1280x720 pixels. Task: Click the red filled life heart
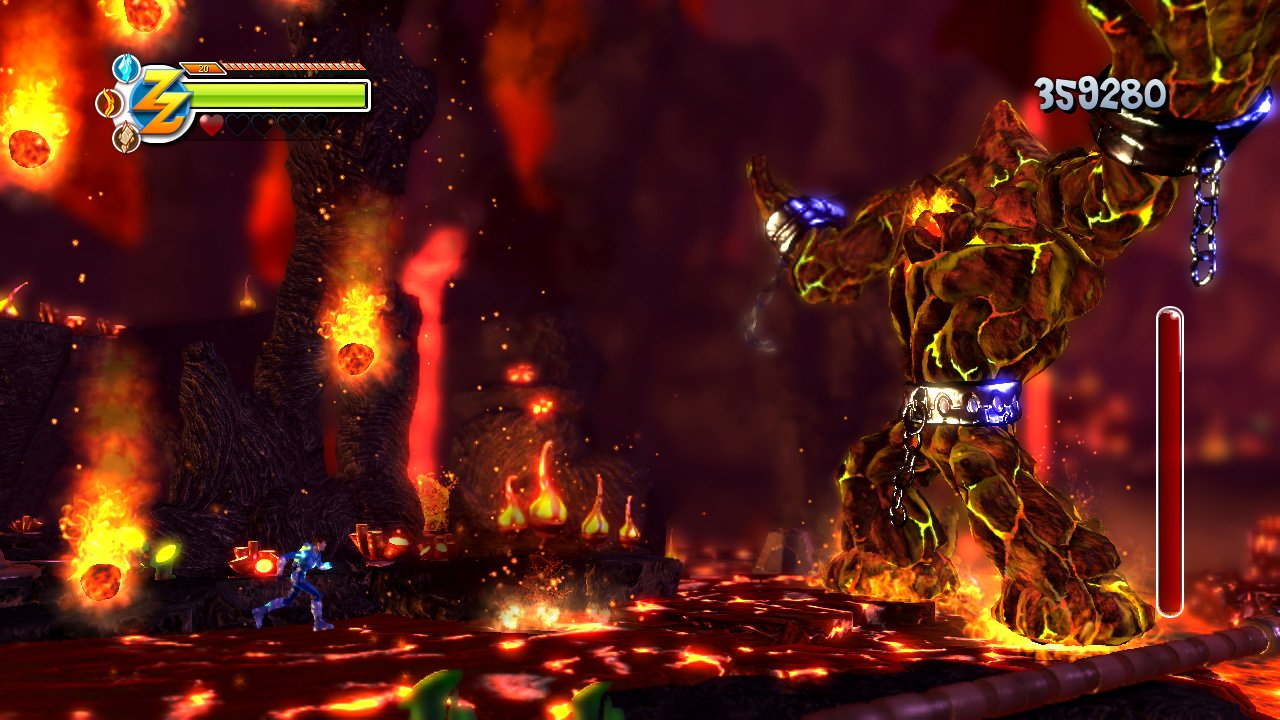pos(210,125)
